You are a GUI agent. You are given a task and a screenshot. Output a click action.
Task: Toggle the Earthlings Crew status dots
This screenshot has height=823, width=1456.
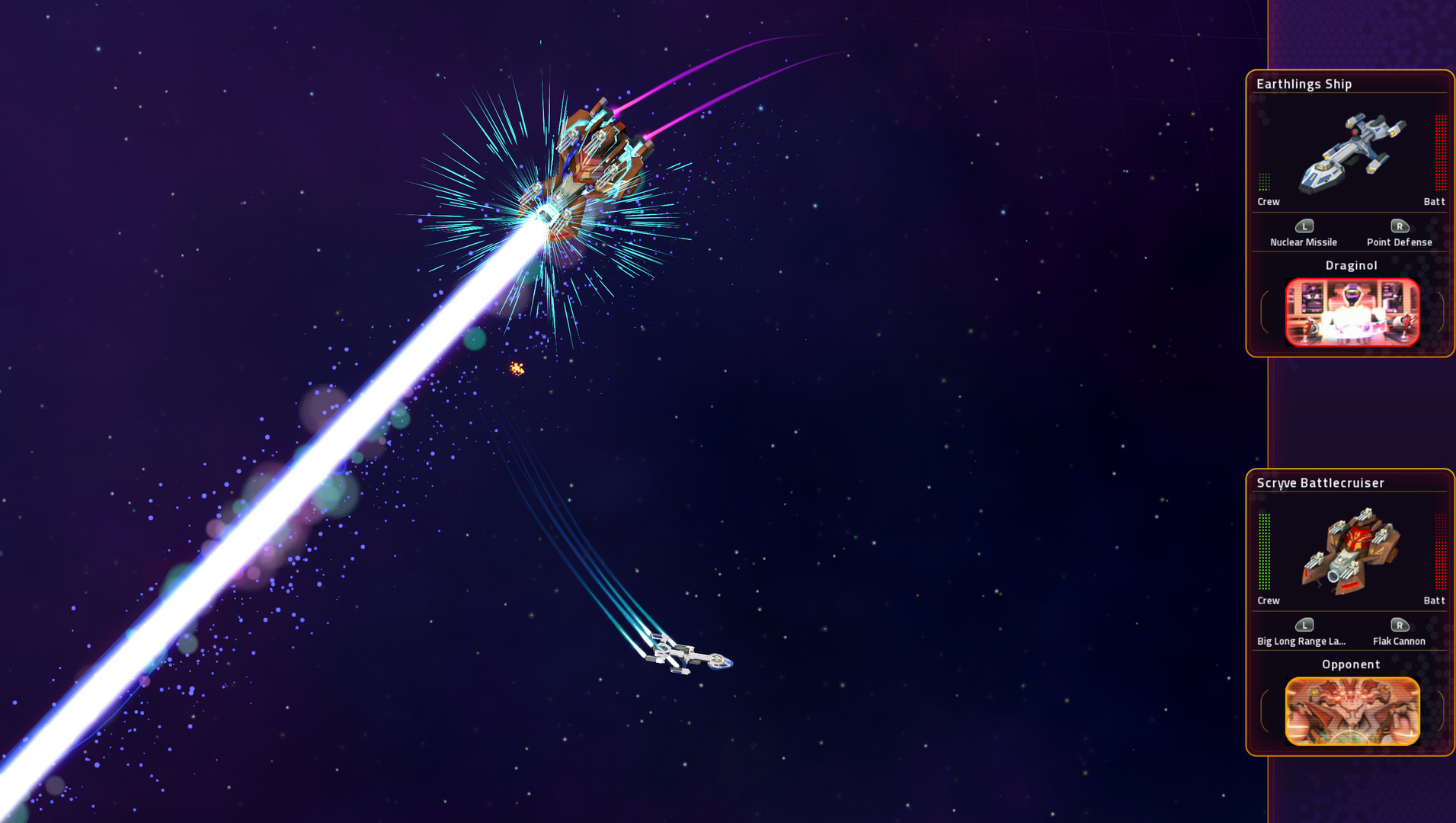click(1264, 183)
